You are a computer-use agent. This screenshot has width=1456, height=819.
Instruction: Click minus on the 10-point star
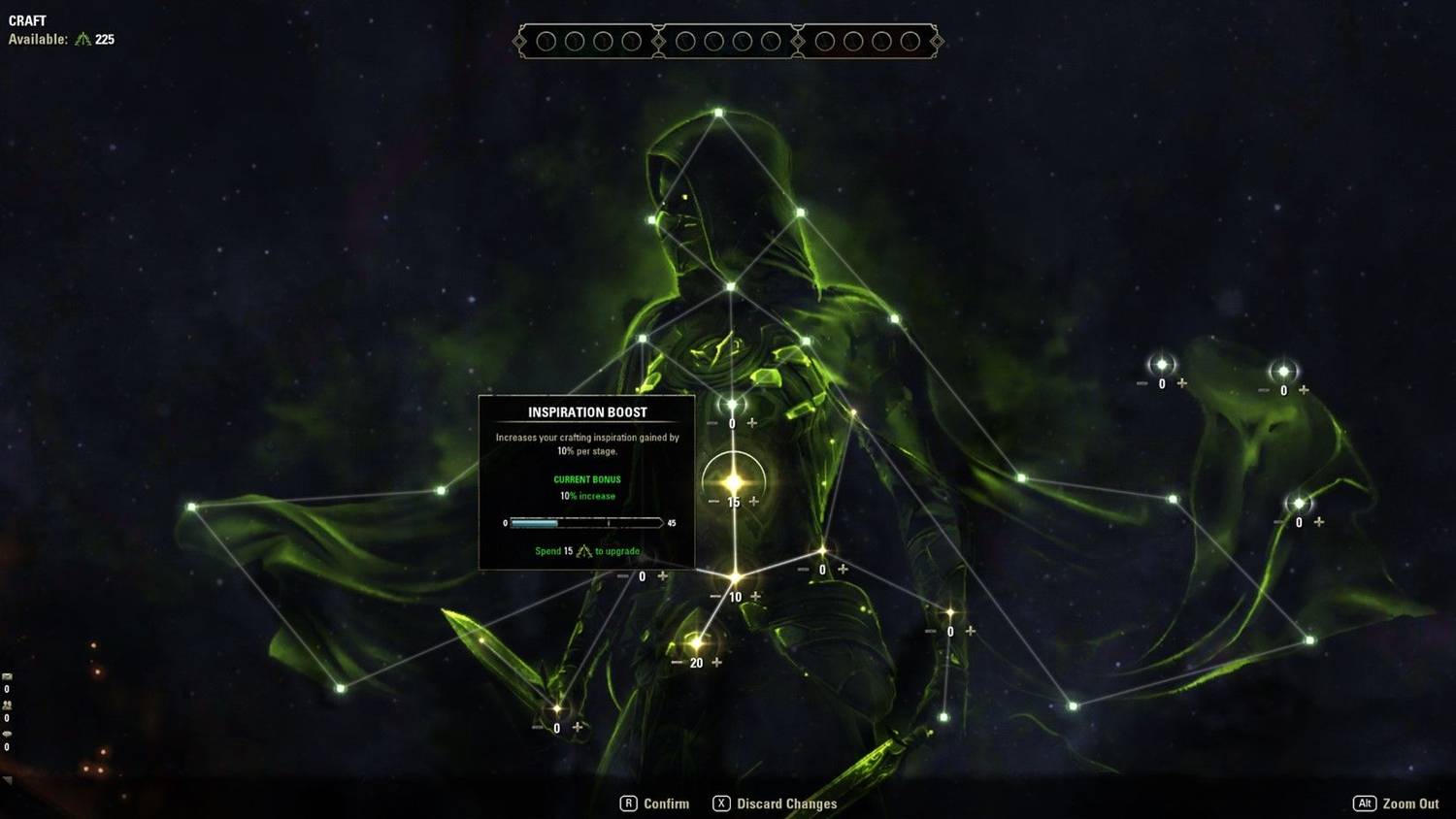(715, 597)
